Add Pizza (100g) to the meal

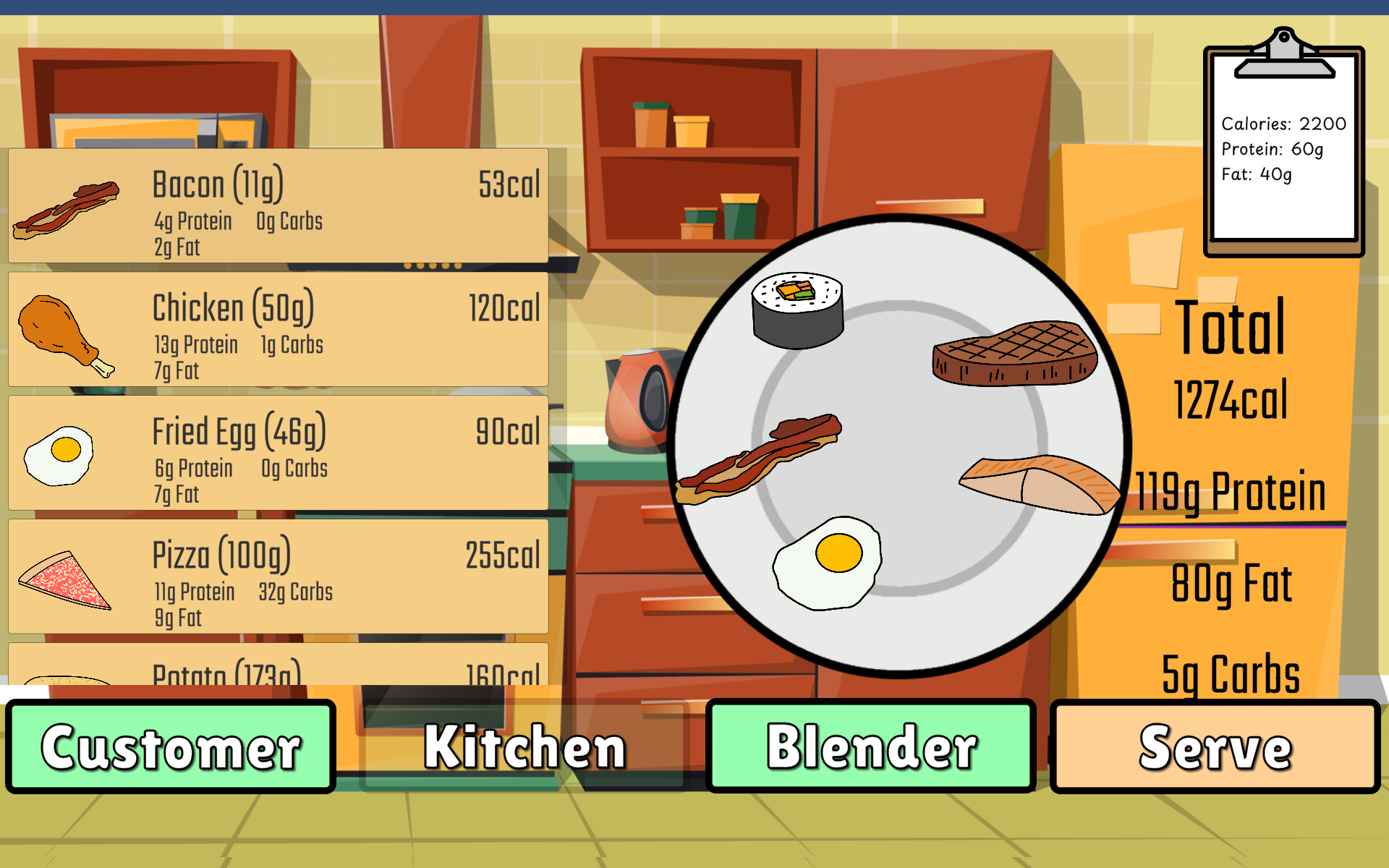pyautogui.click(x=278, y=577)
